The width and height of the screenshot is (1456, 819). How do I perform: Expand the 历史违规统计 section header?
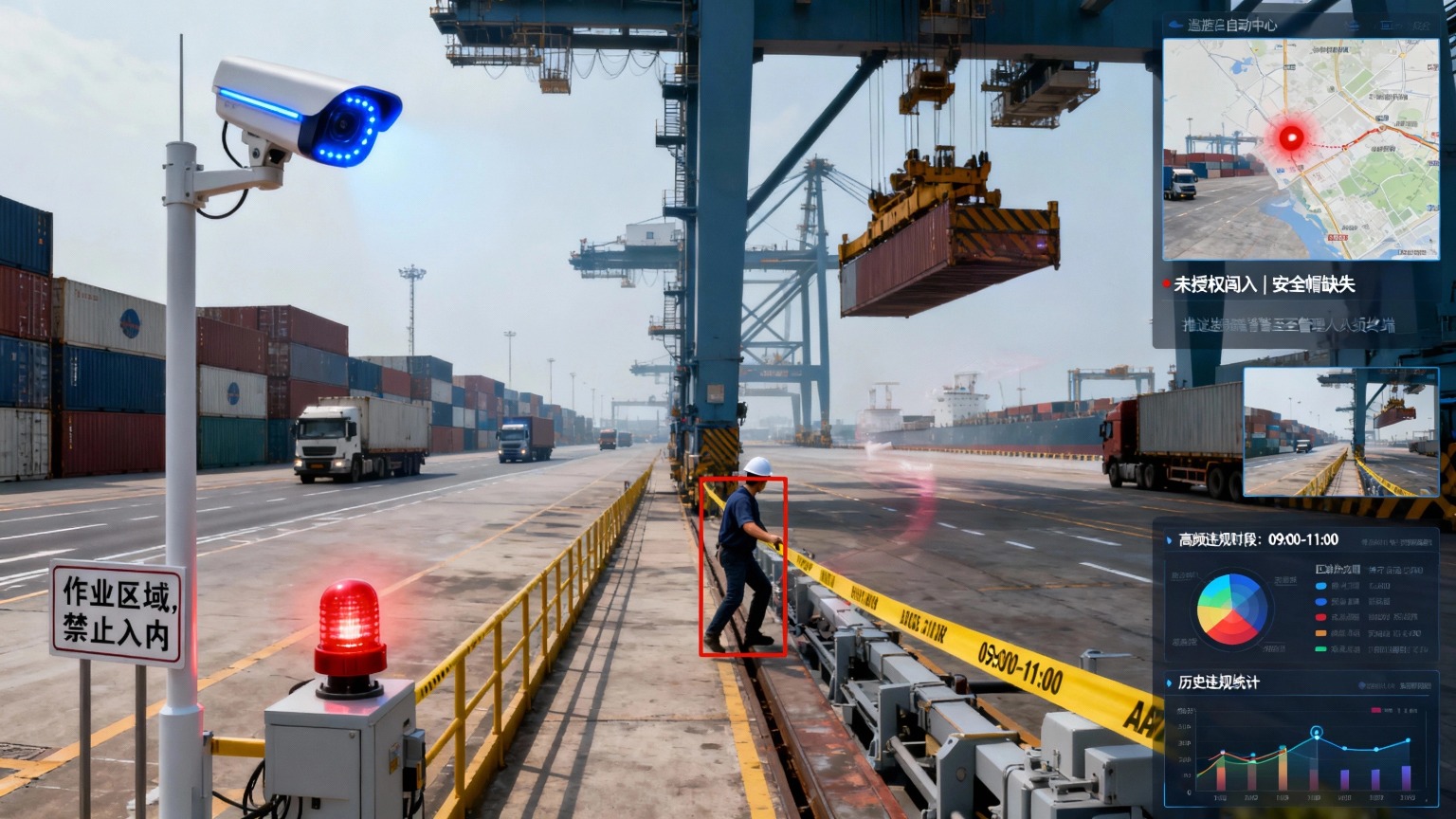1218,682
